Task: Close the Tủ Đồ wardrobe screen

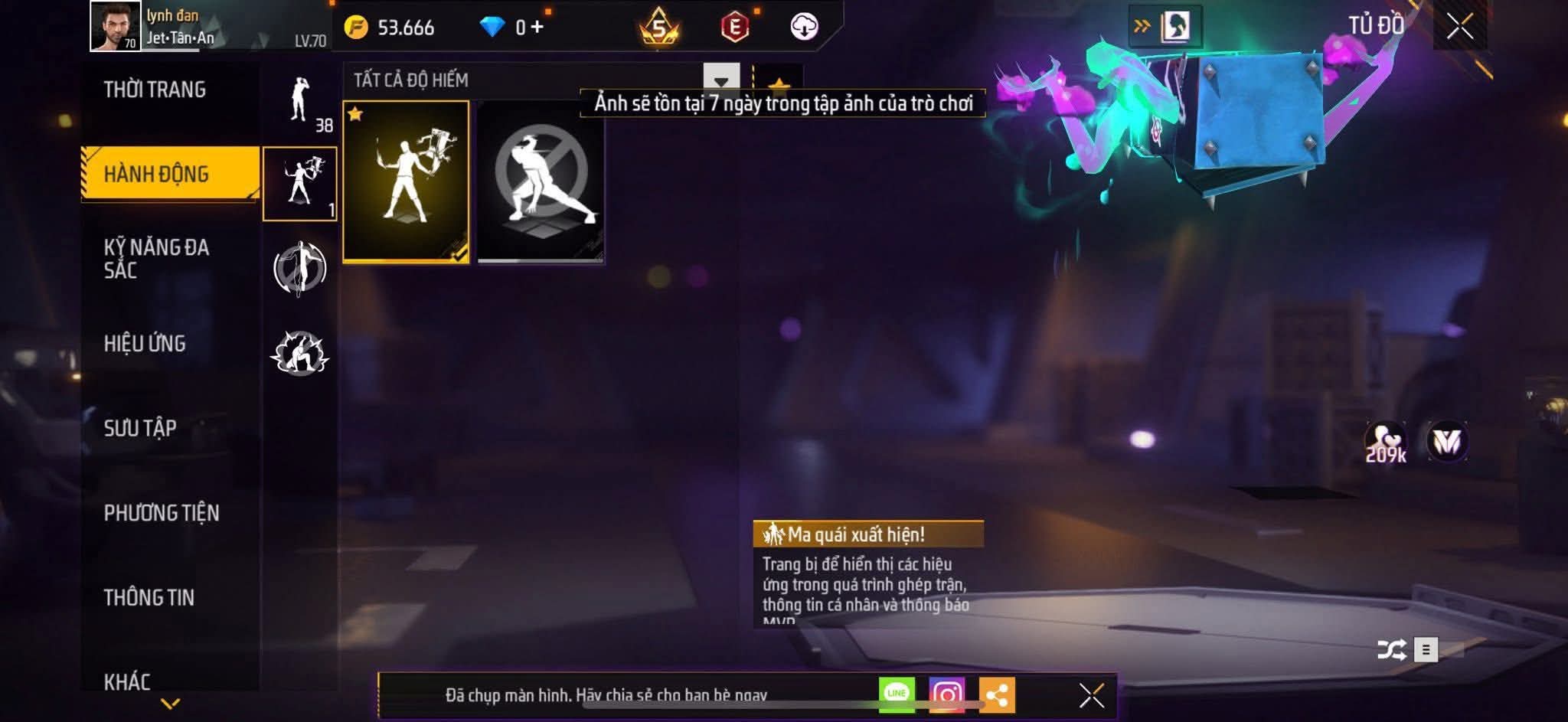Action: (1459, 27)
